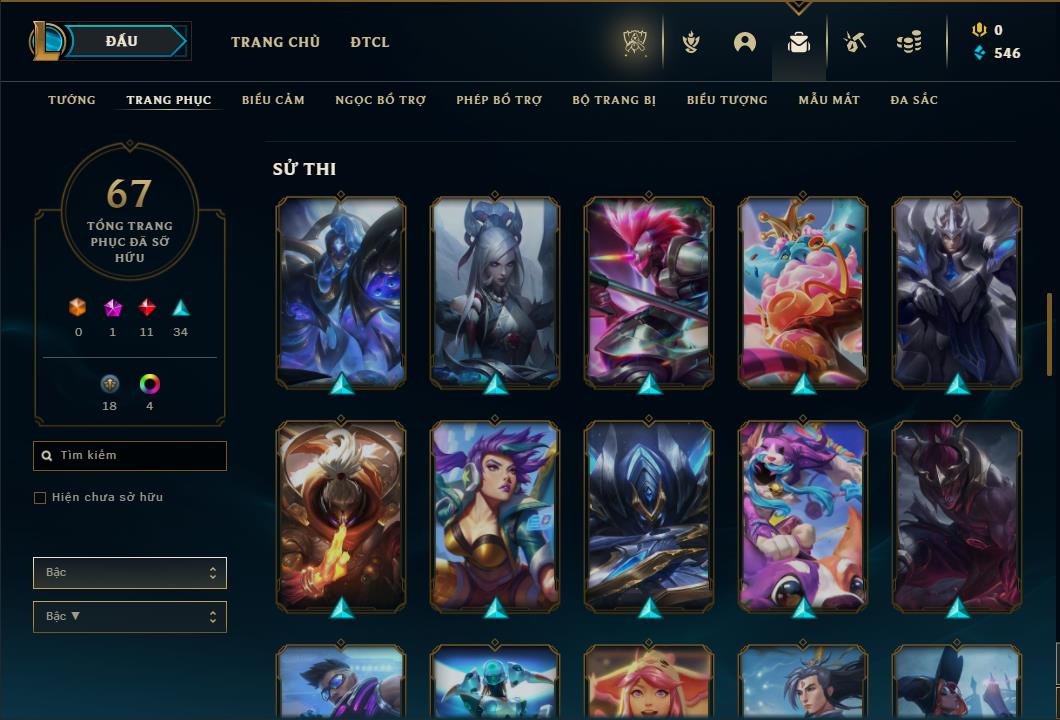This screenshot has height=720, width=1060.
Task: View the ĐA SẮC tab
Action: (914, 100)
